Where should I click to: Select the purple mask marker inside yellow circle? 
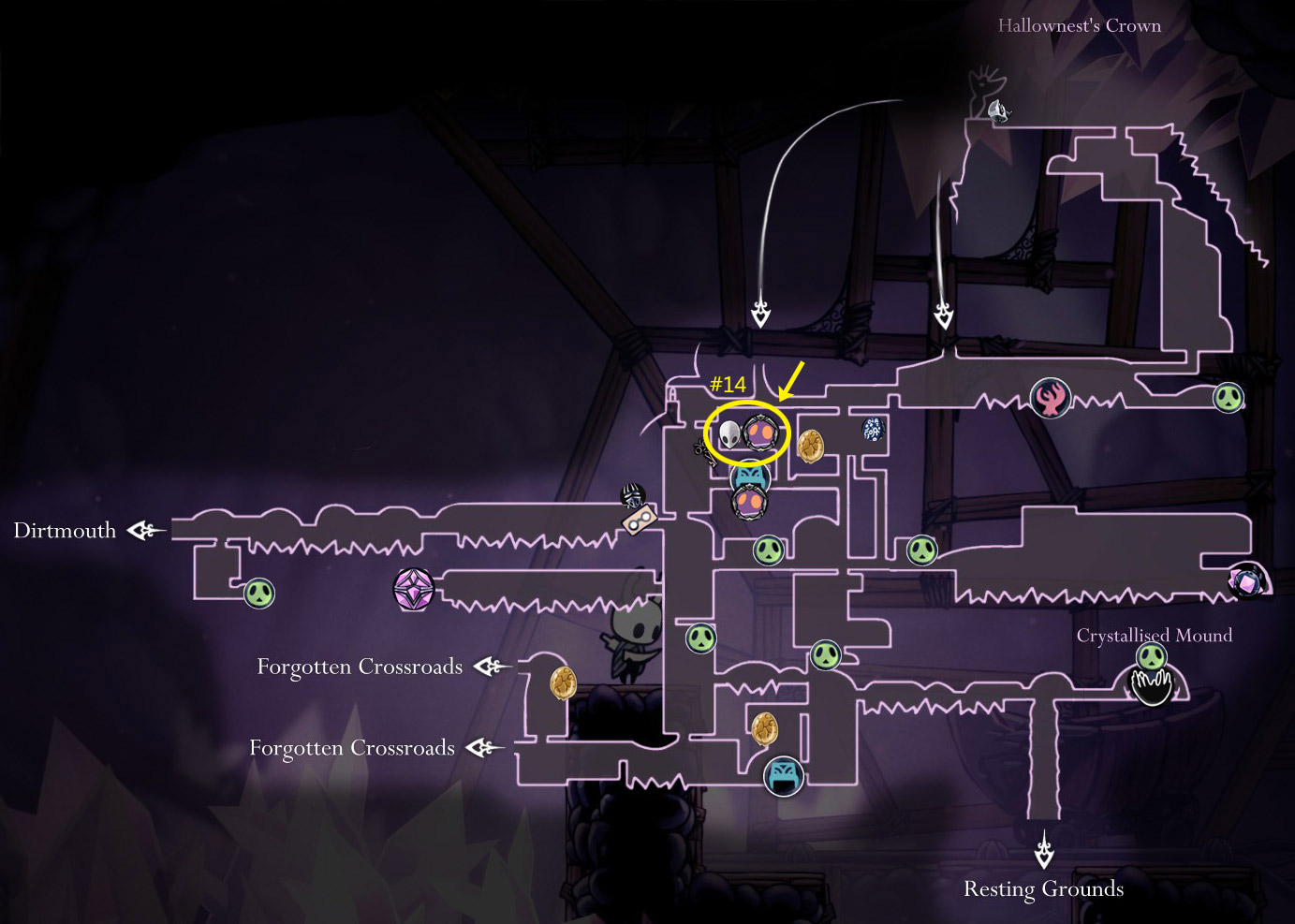761,433
